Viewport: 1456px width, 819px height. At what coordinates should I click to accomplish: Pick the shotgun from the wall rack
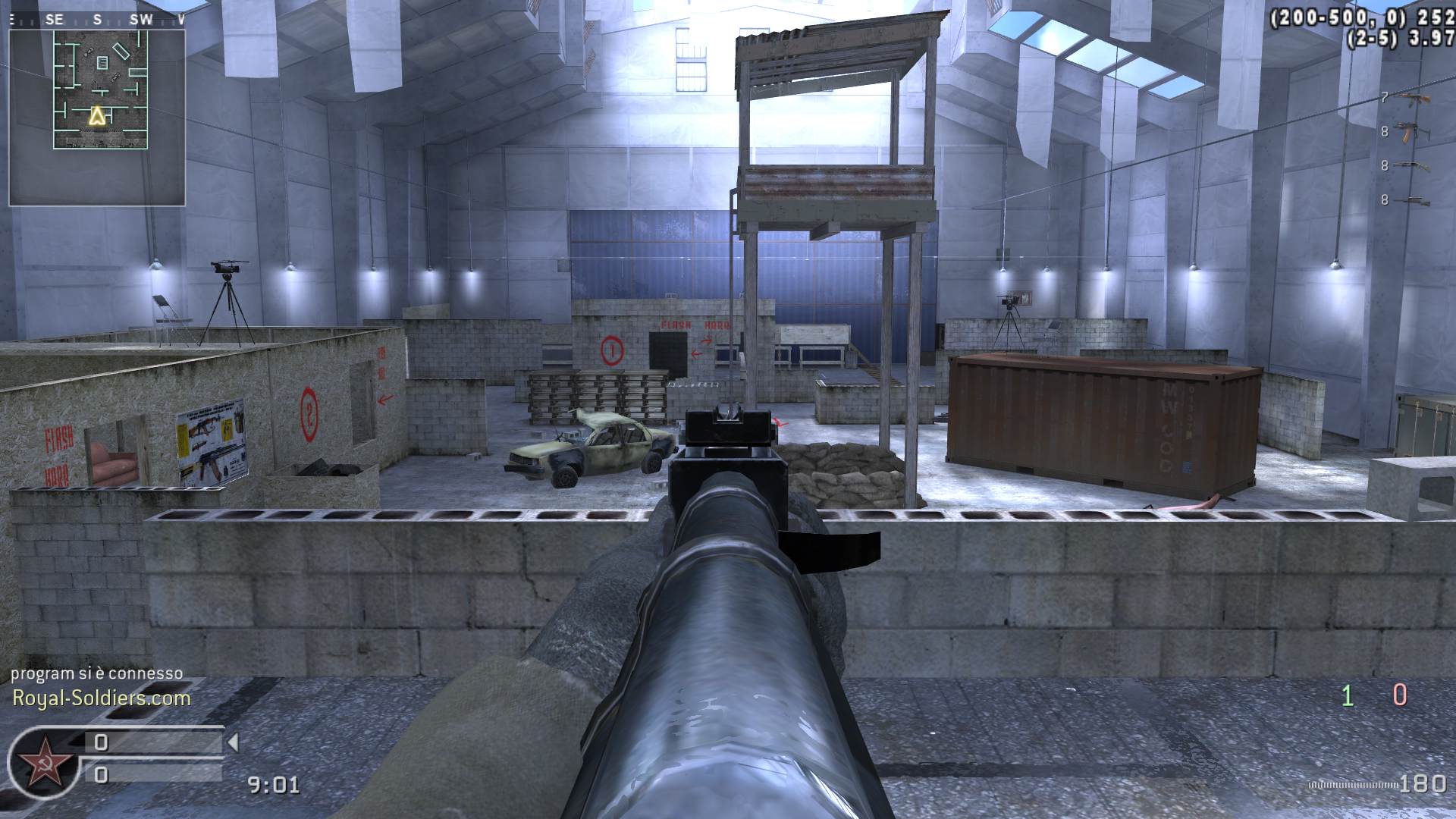(x=1412, y=165)
